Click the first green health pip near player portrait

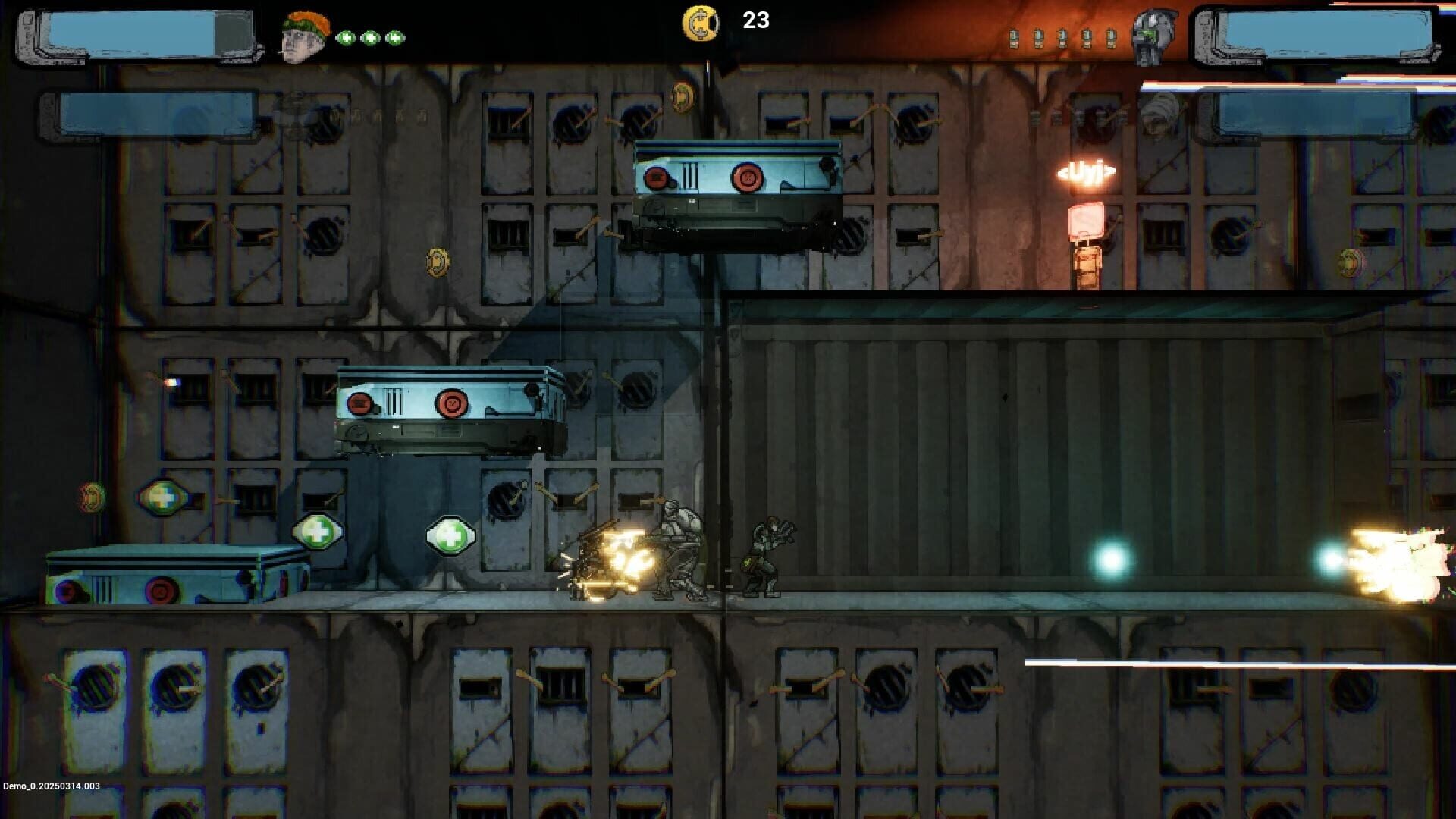[348, 36]
